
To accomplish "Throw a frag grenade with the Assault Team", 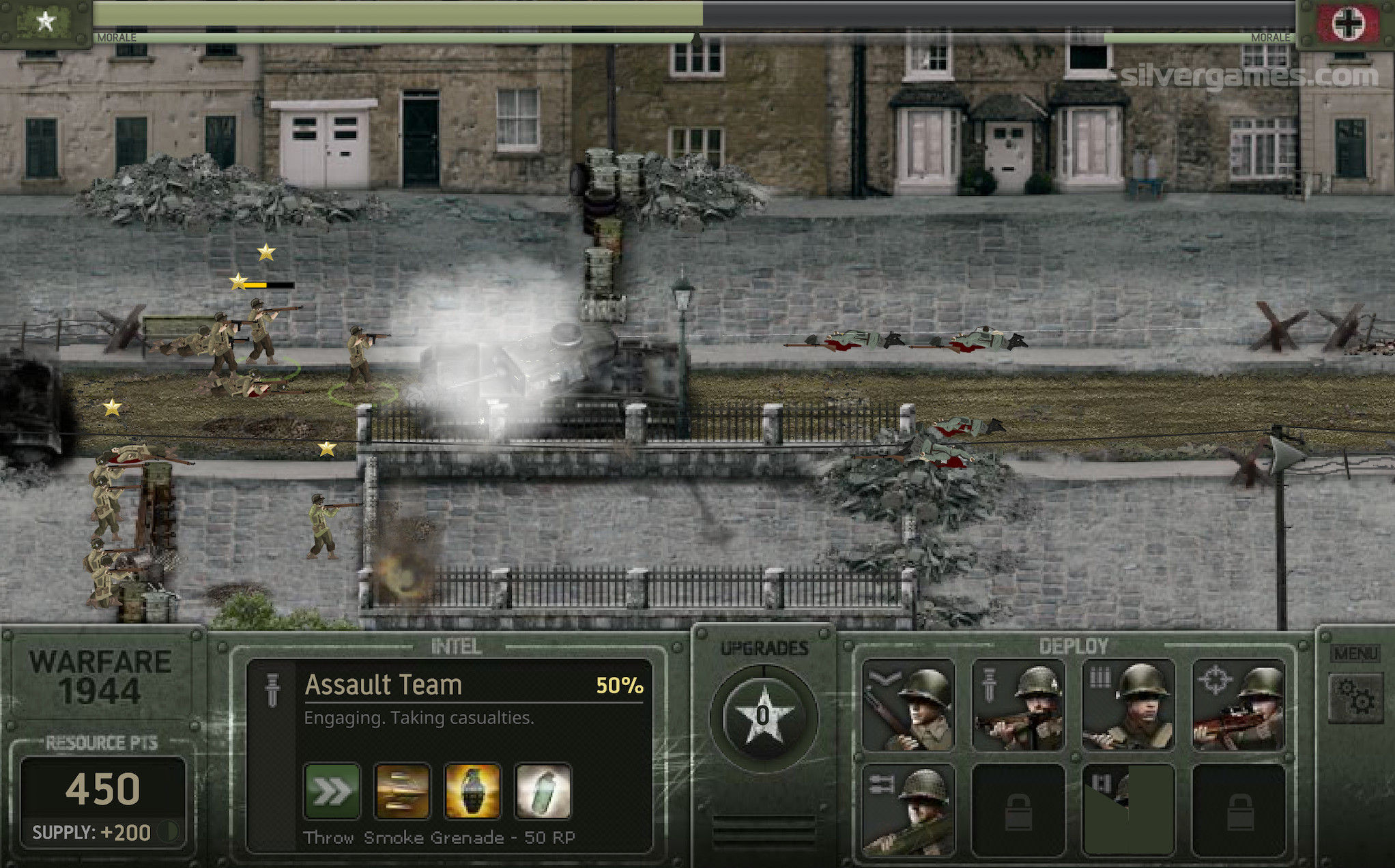I will 472,791.
